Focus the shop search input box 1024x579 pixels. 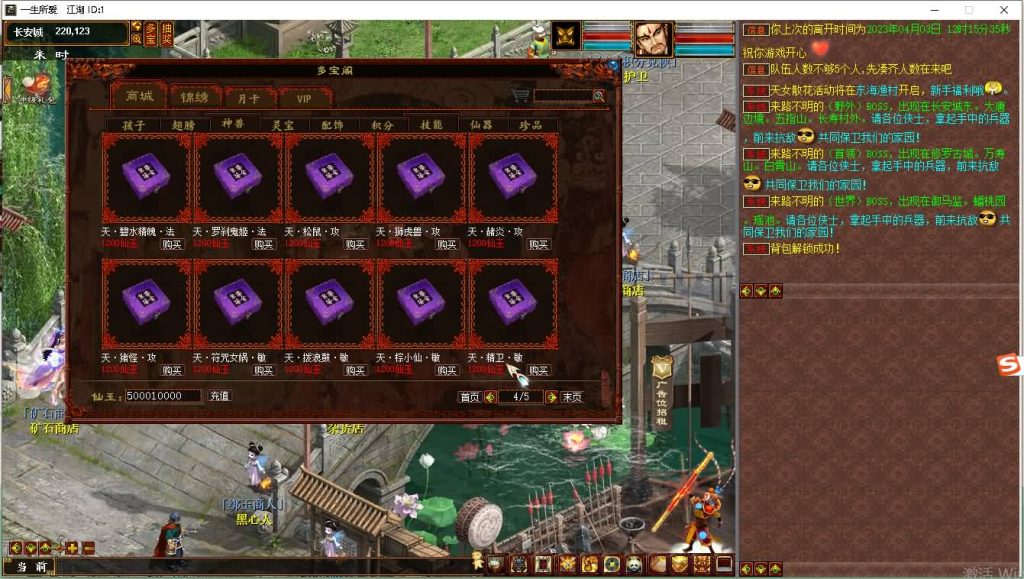[563, 96]
